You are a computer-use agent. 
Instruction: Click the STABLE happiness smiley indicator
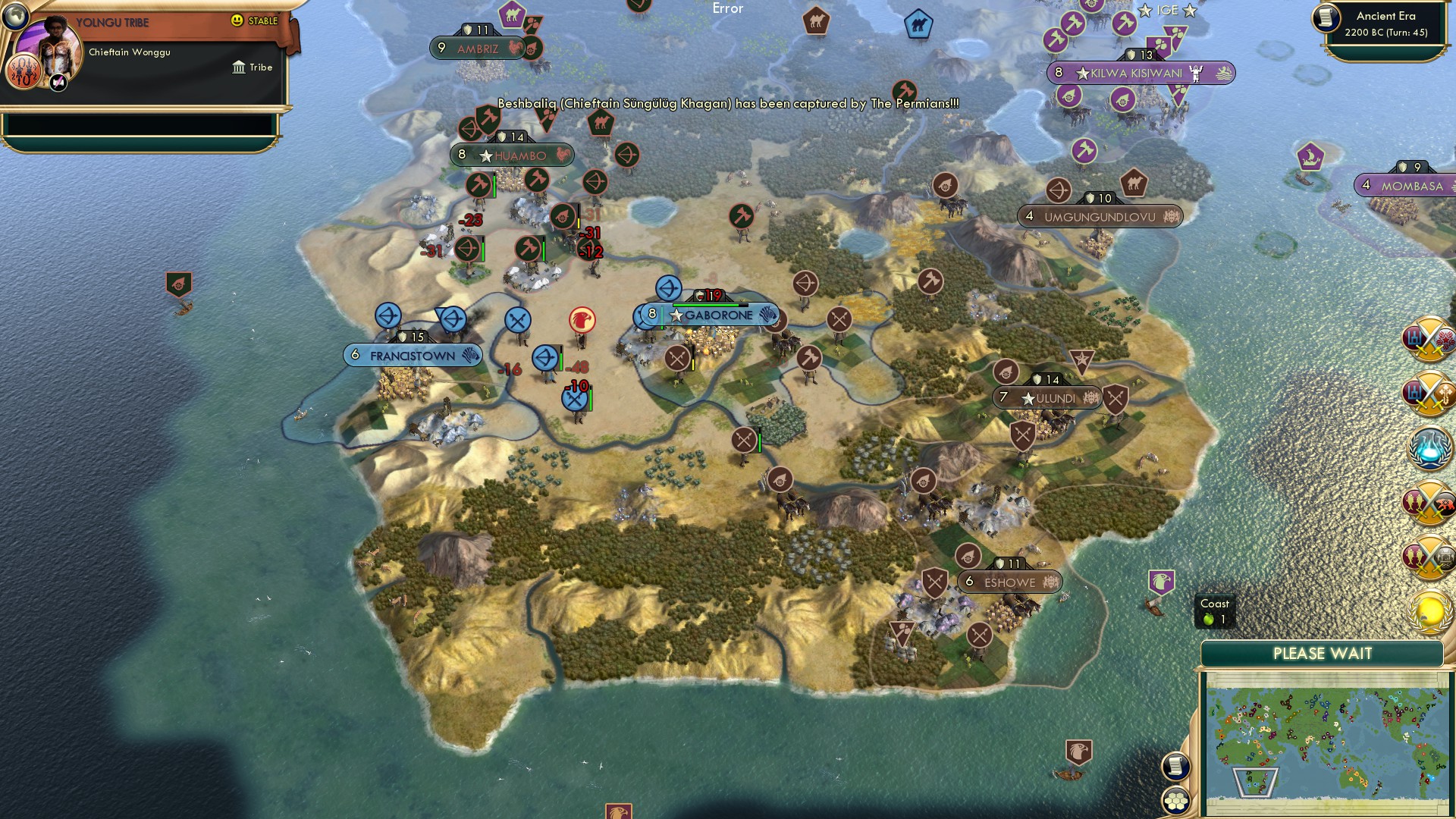(237, 20)
